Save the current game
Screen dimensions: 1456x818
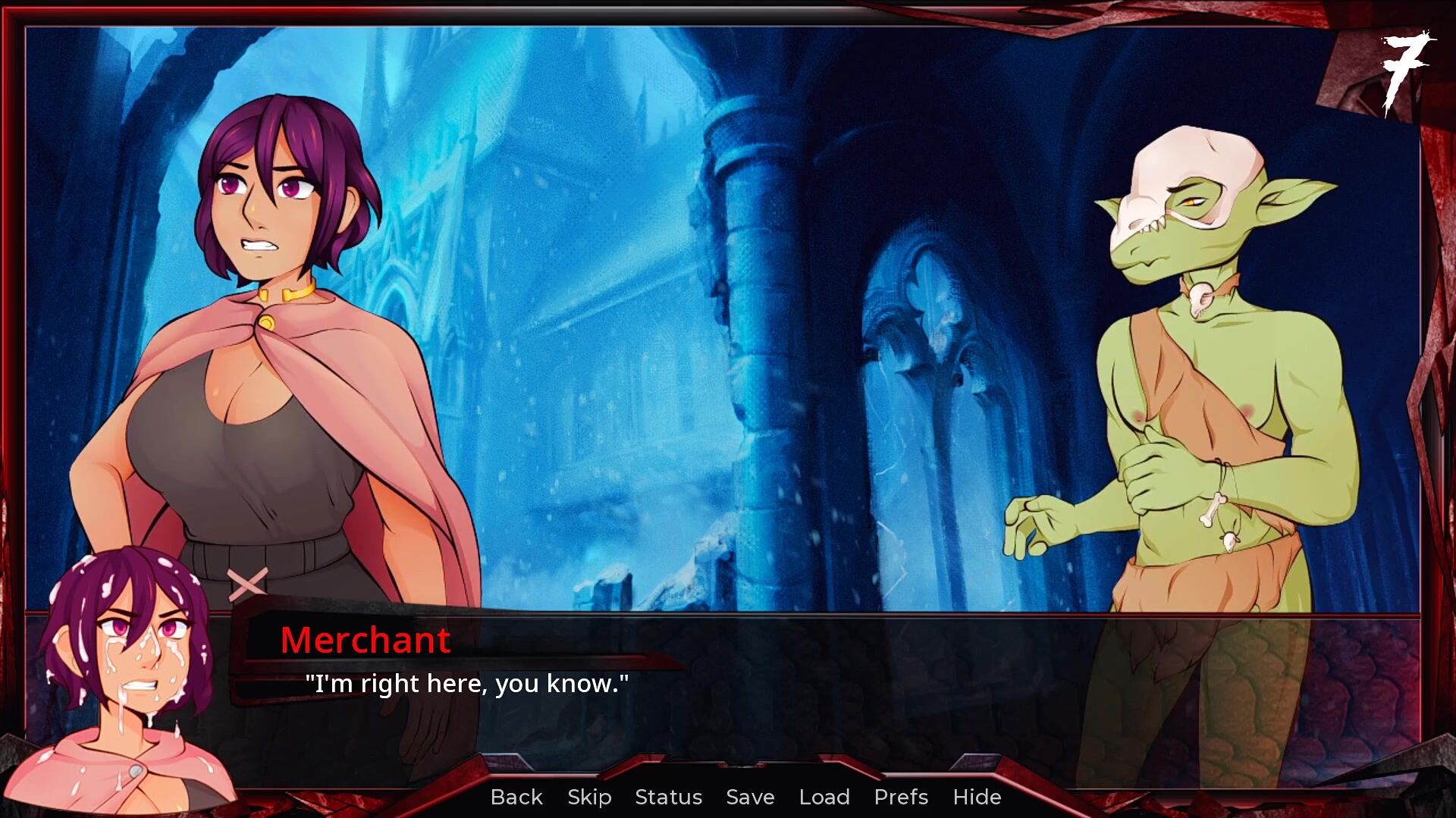[750, 797]
